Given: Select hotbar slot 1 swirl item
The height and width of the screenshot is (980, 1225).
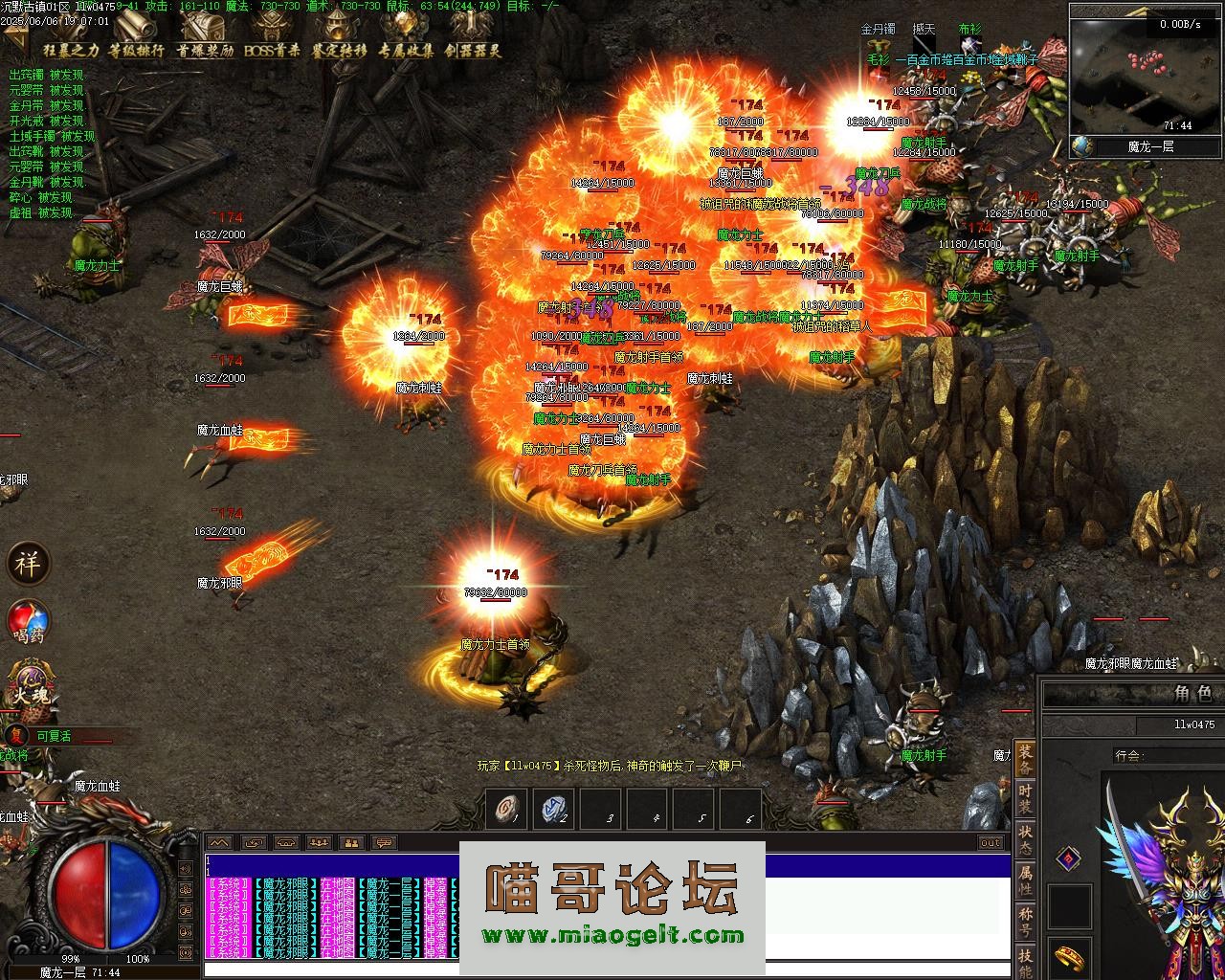Looking at the screenshot, I should (x=505, y=810).
